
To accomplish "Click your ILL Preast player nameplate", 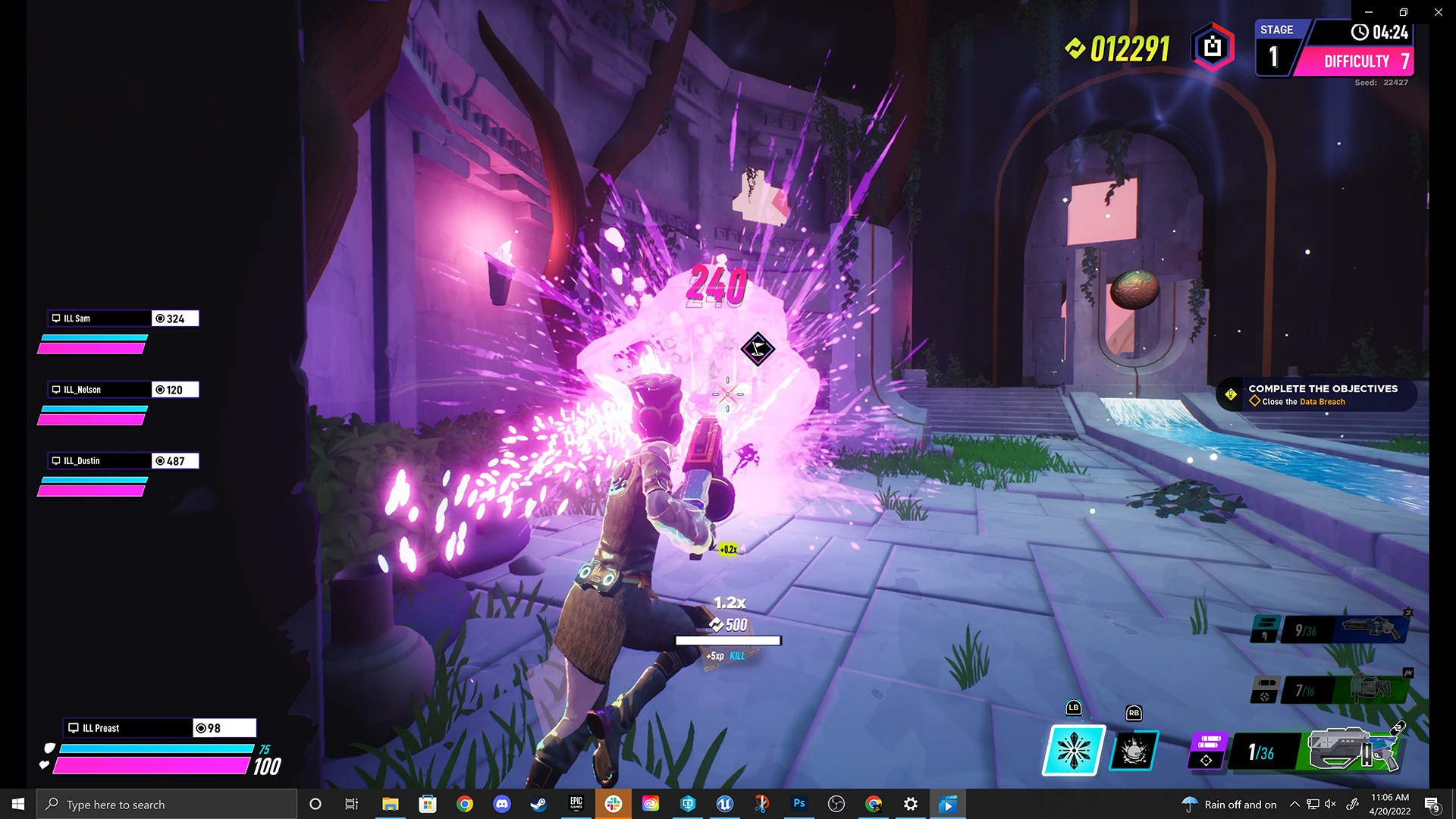I will [127, 728].
